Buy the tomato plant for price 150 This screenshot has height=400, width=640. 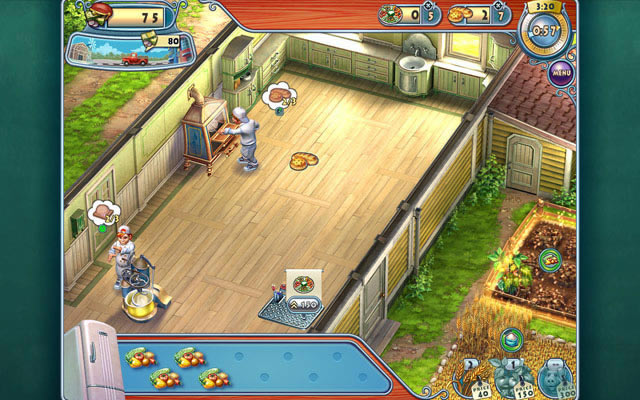pyautogui.click(x=511, y=378)
